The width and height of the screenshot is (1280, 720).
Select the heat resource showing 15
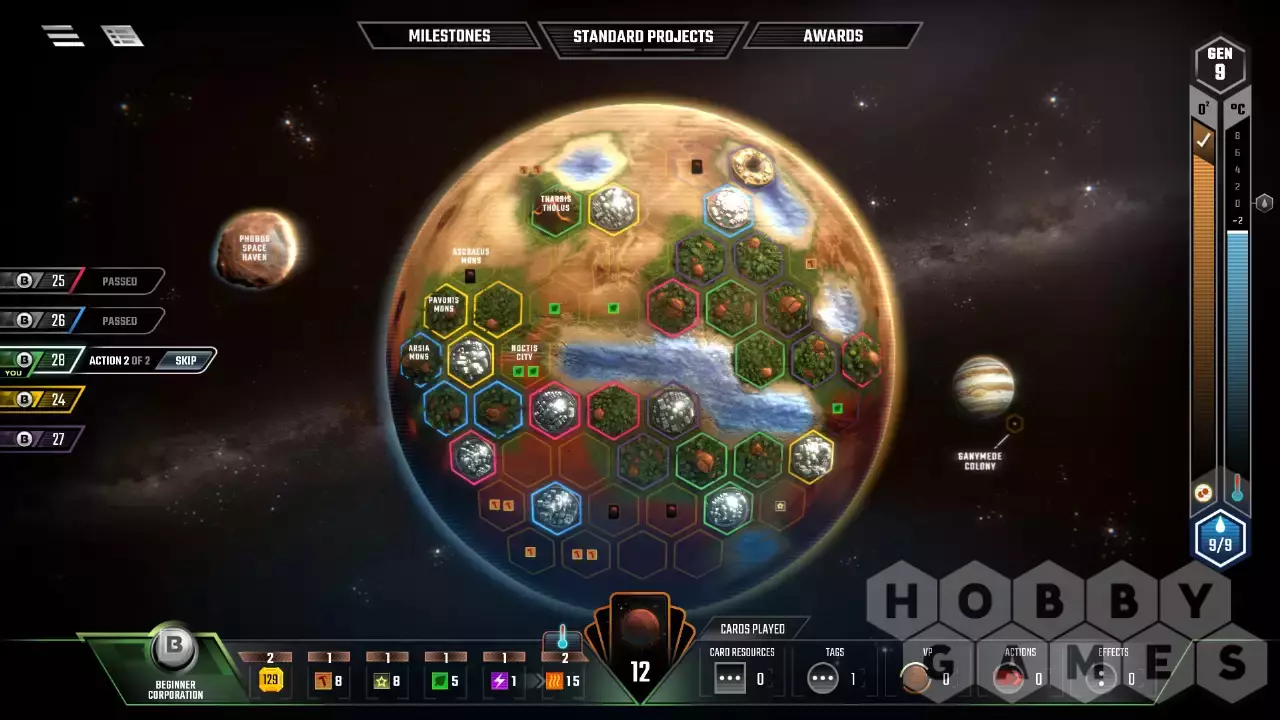pyautogui.click(x=562, y=681)
